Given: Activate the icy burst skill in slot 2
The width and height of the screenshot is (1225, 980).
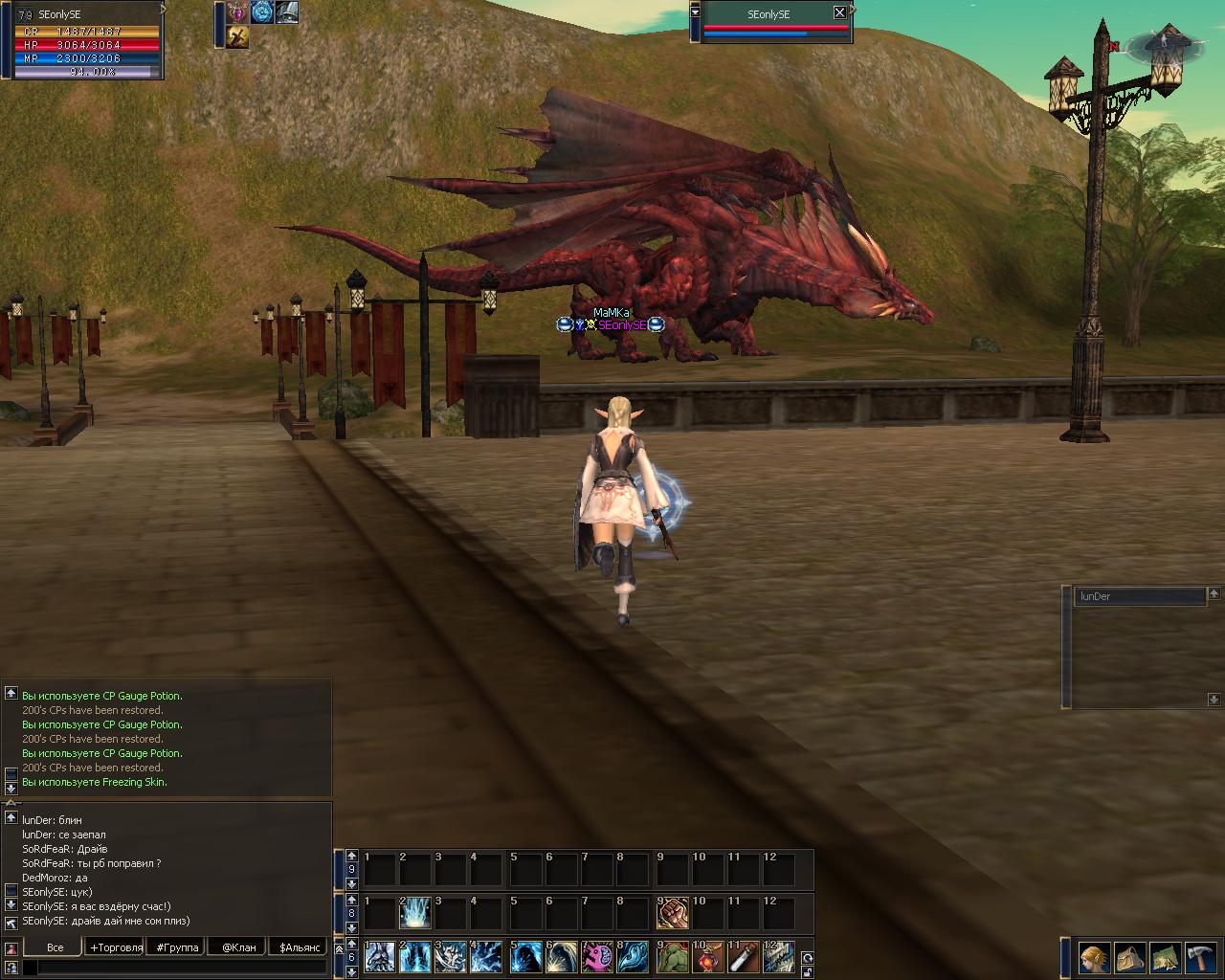Looking at the screenshot, I should click(x=415, y=914).
